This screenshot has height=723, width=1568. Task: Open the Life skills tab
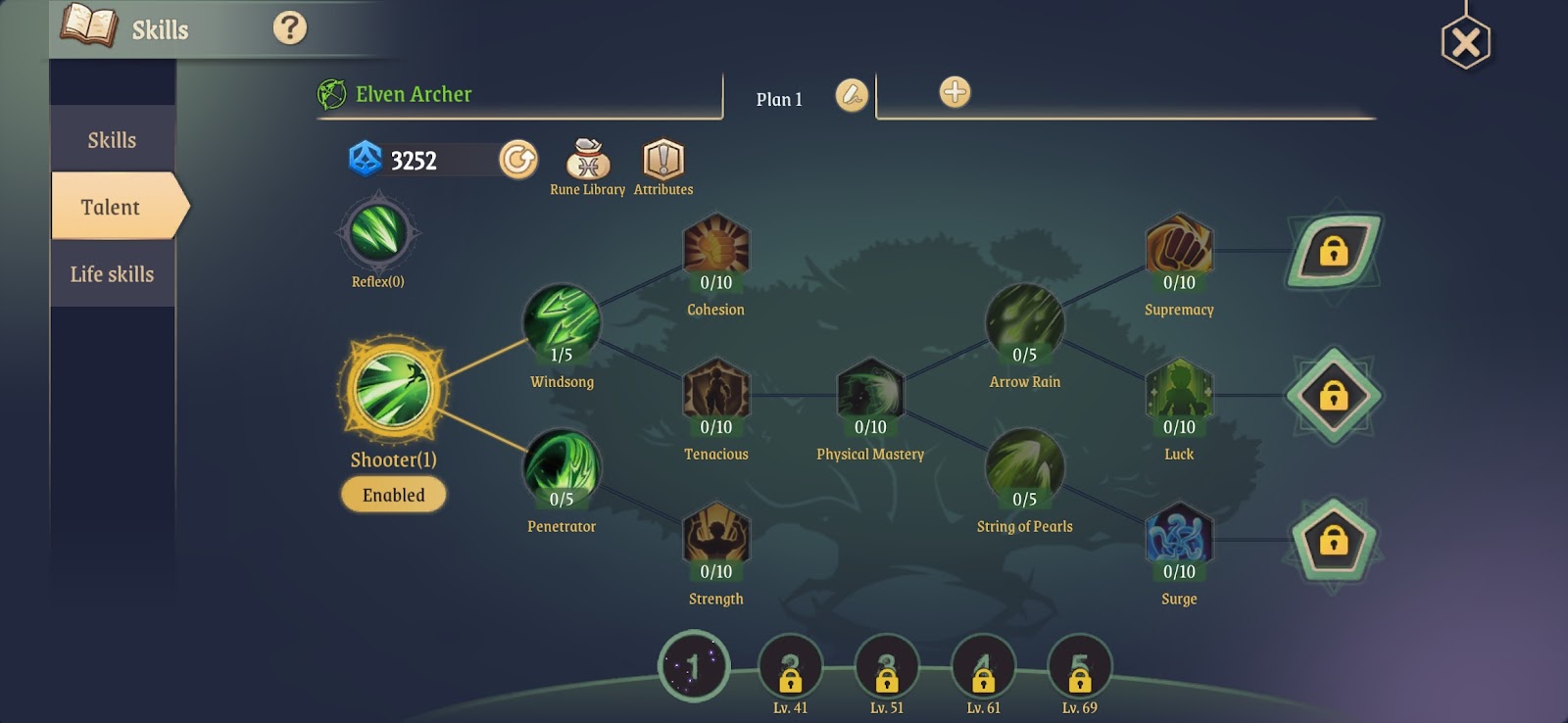(x=112, y=274)
